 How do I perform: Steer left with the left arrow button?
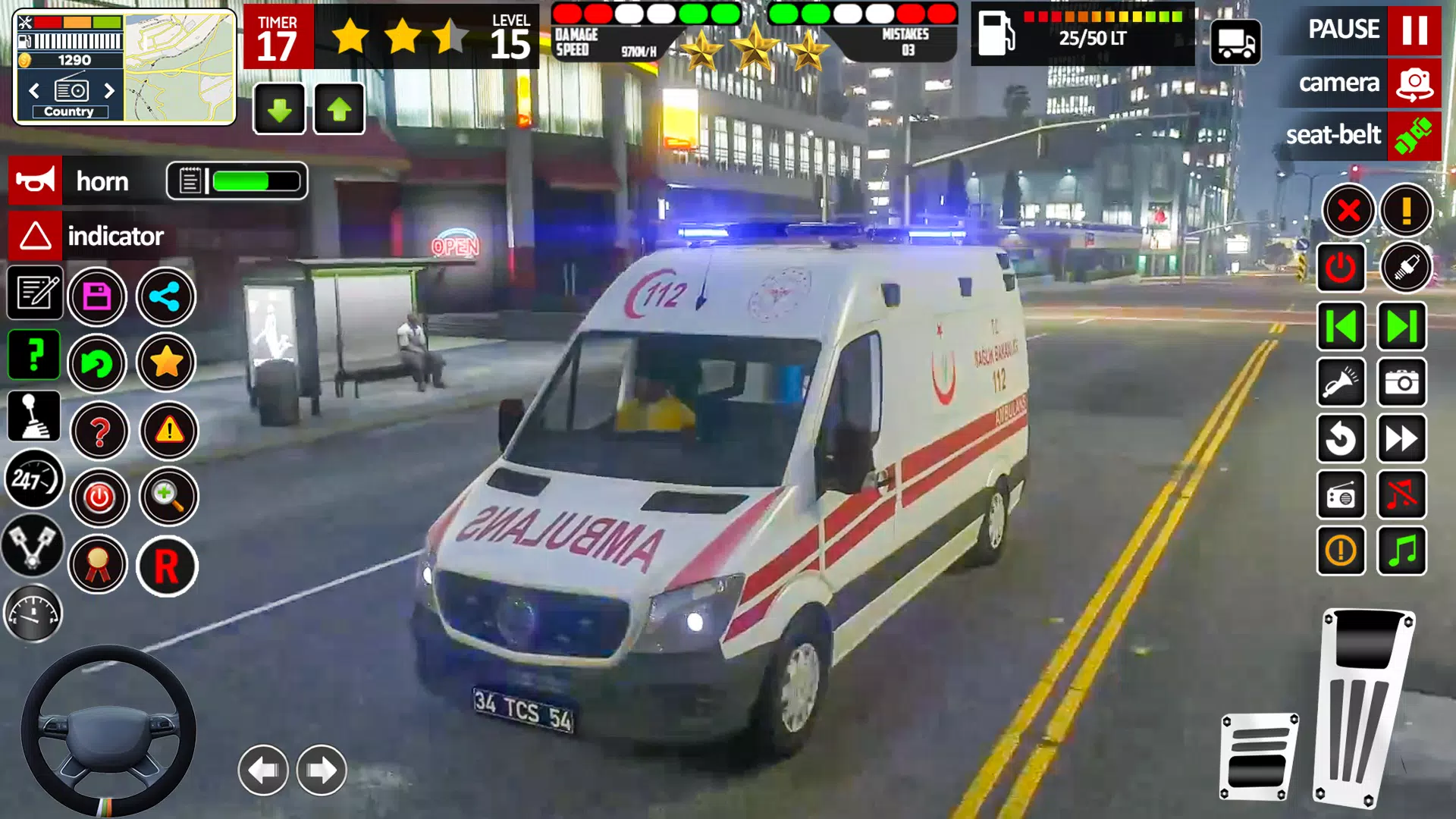(263, 770)
